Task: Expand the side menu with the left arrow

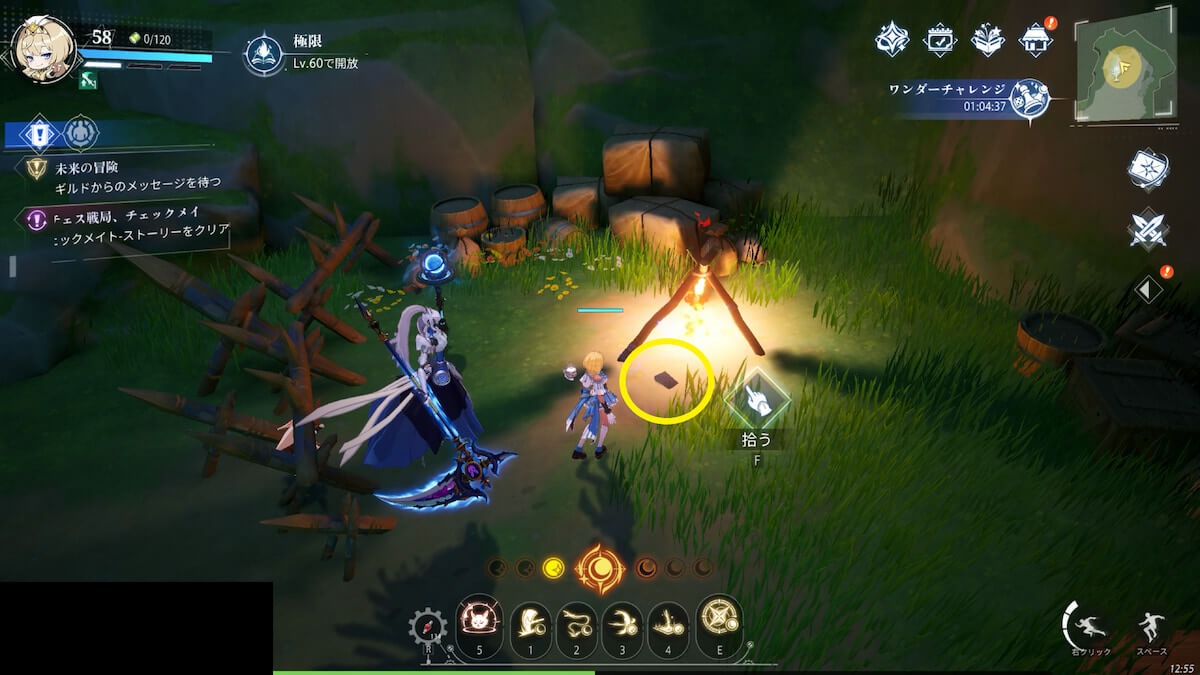Action: pyautogui.click(x=1148, y=290)
